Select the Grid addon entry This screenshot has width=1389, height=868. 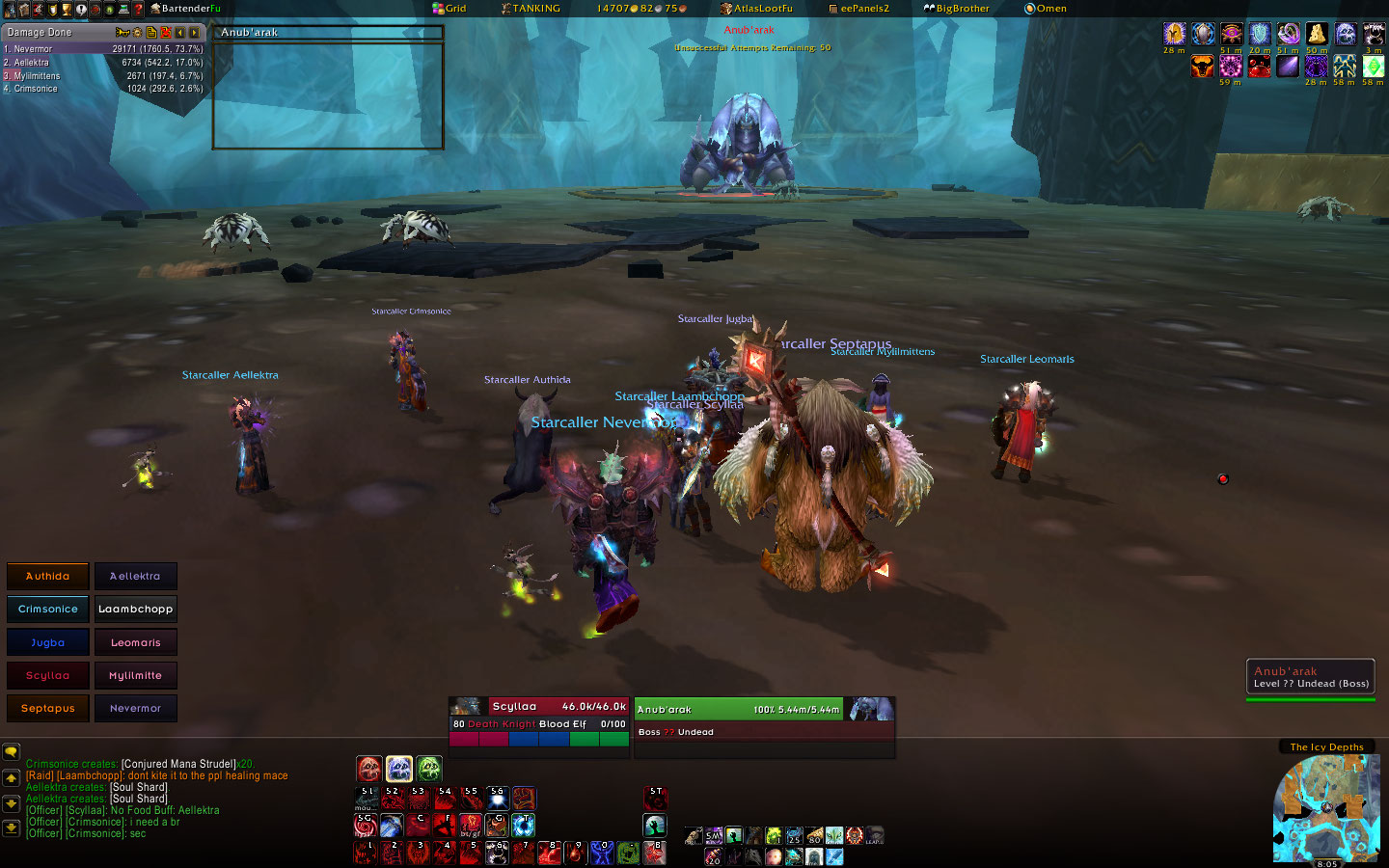[x=449, y=9]
